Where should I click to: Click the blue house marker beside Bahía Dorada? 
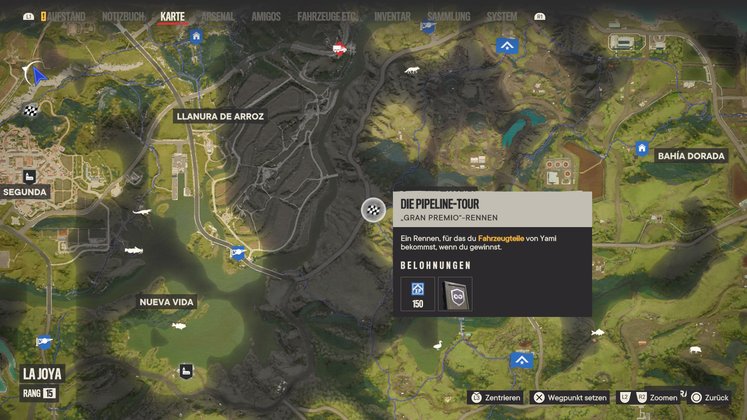pos(642,149)
